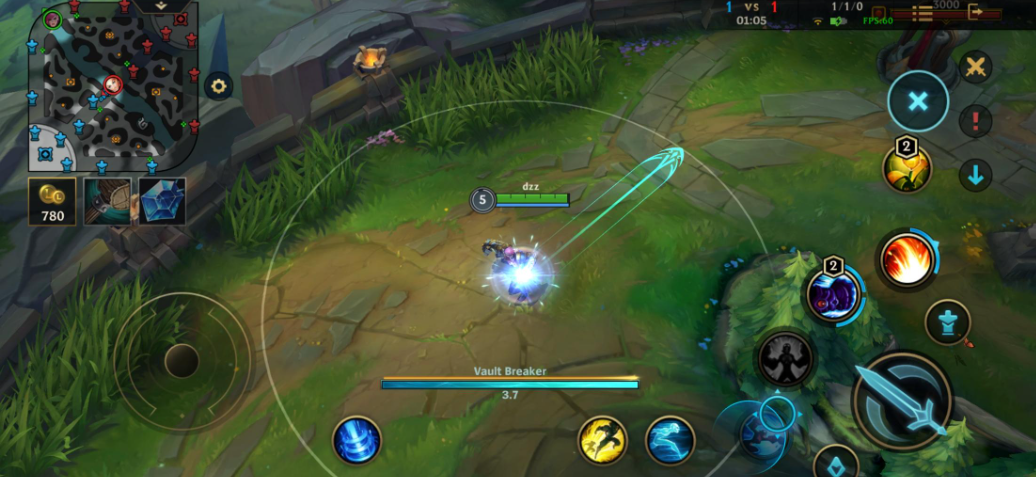1036x477 pixels.
Task: Send the red exclamation danger ping
Action: click(975, 122)
